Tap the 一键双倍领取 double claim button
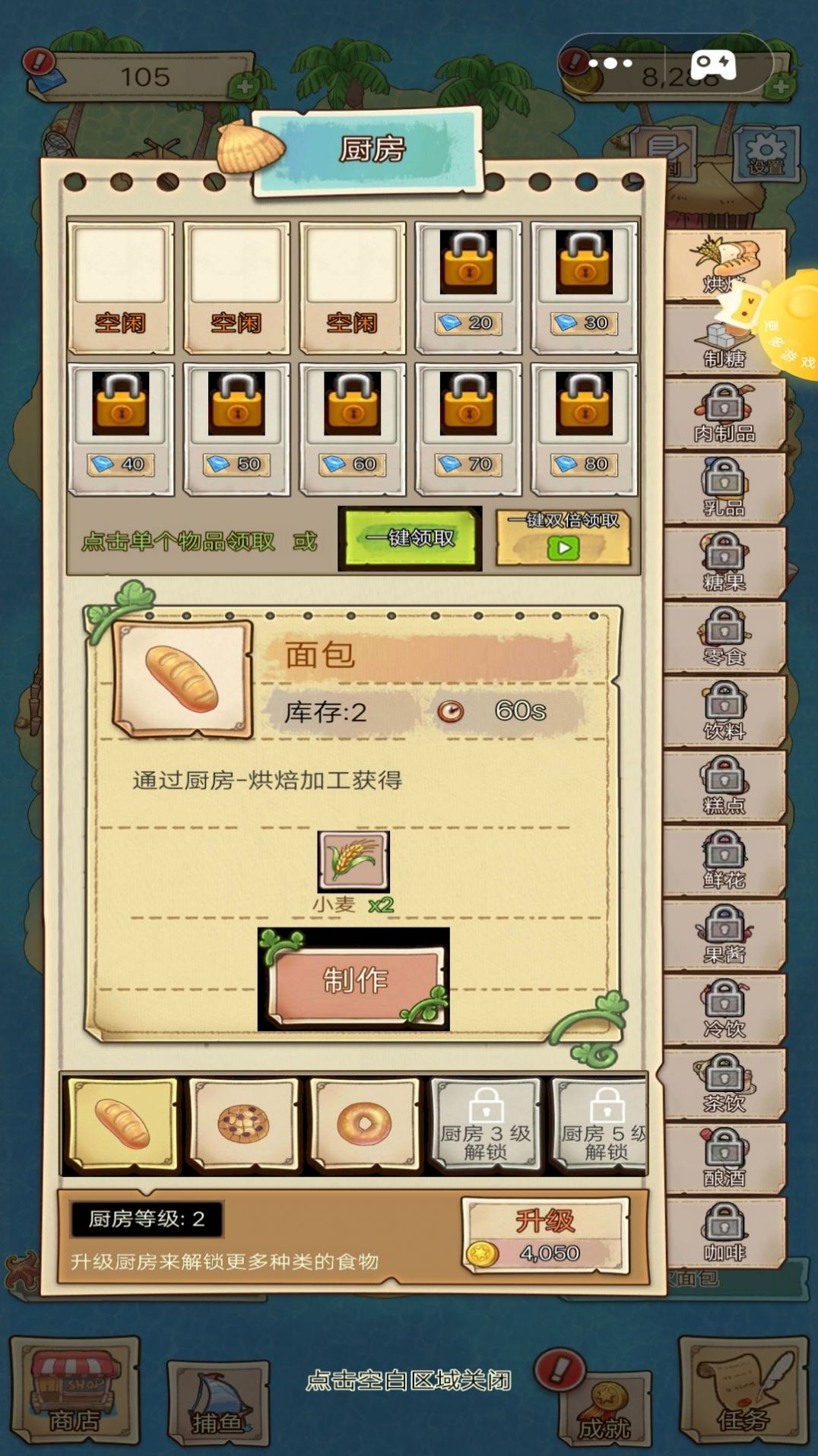Image resolution: width=818 pixels, height=1456 pixels. click(563, 538)
